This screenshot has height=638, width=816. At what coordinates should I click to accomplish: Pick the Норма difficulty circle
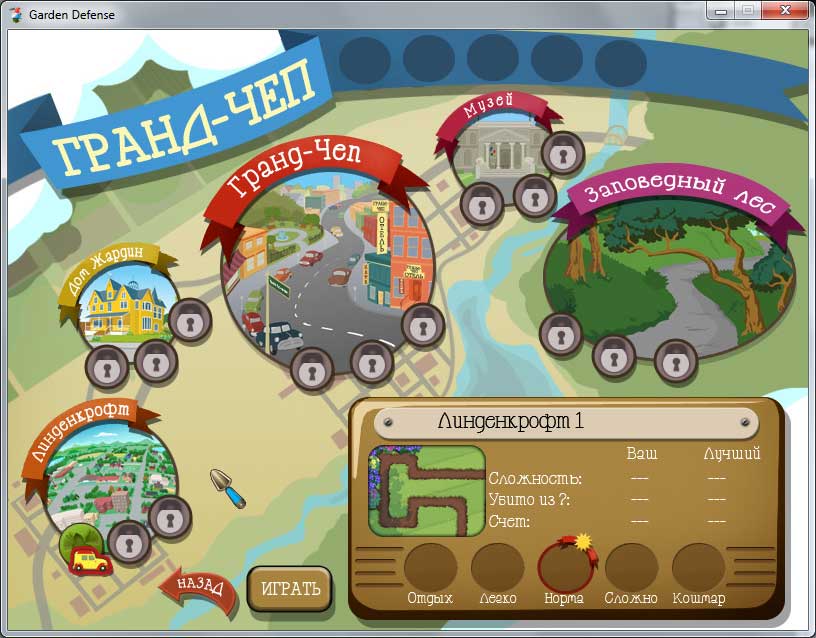(x=565, y=567)
